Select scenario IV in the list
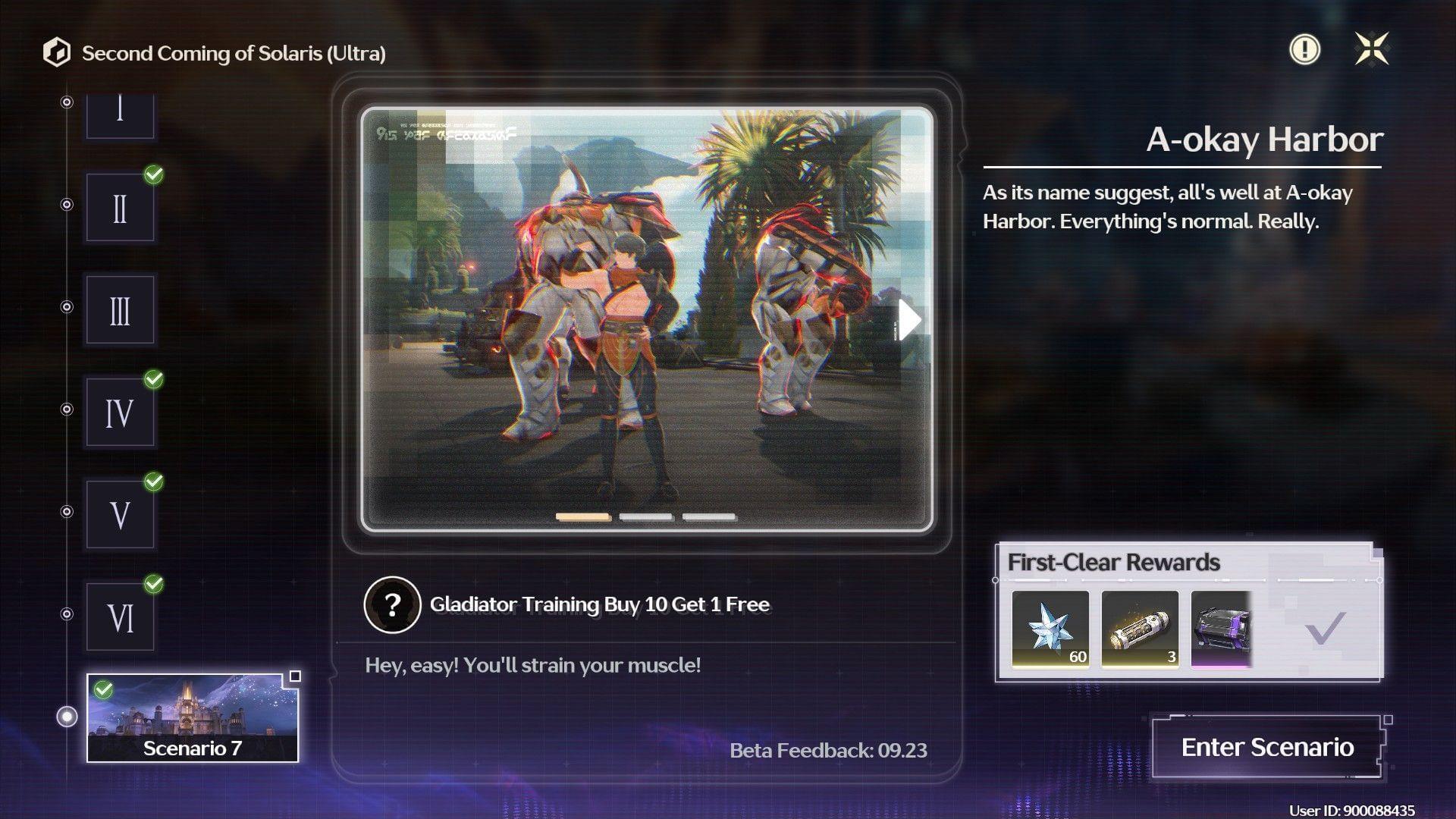 [x=120, y=413]
